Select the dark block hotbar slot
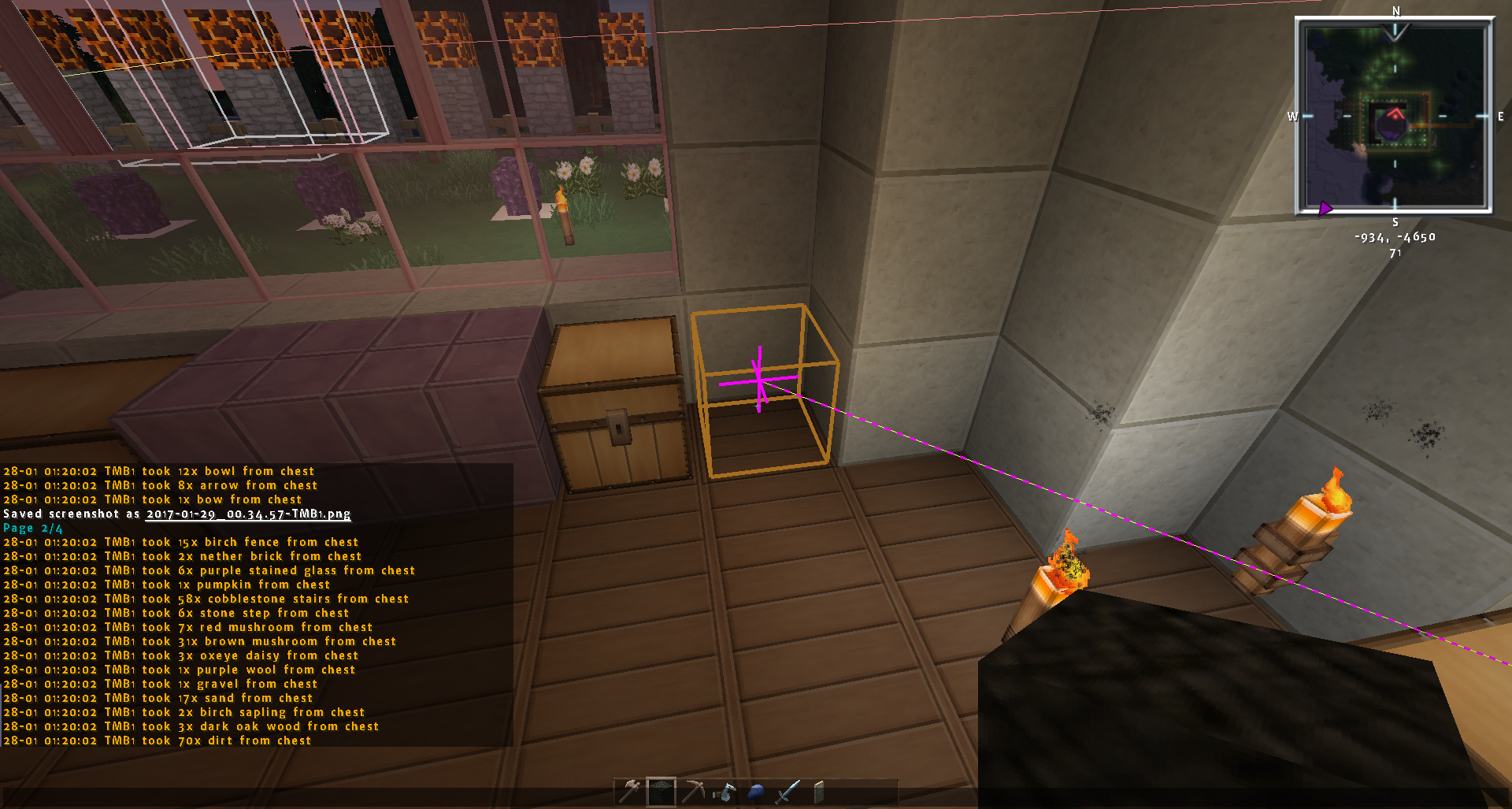Viewport: 1512px width, 809px height. (x=661, y=792)
